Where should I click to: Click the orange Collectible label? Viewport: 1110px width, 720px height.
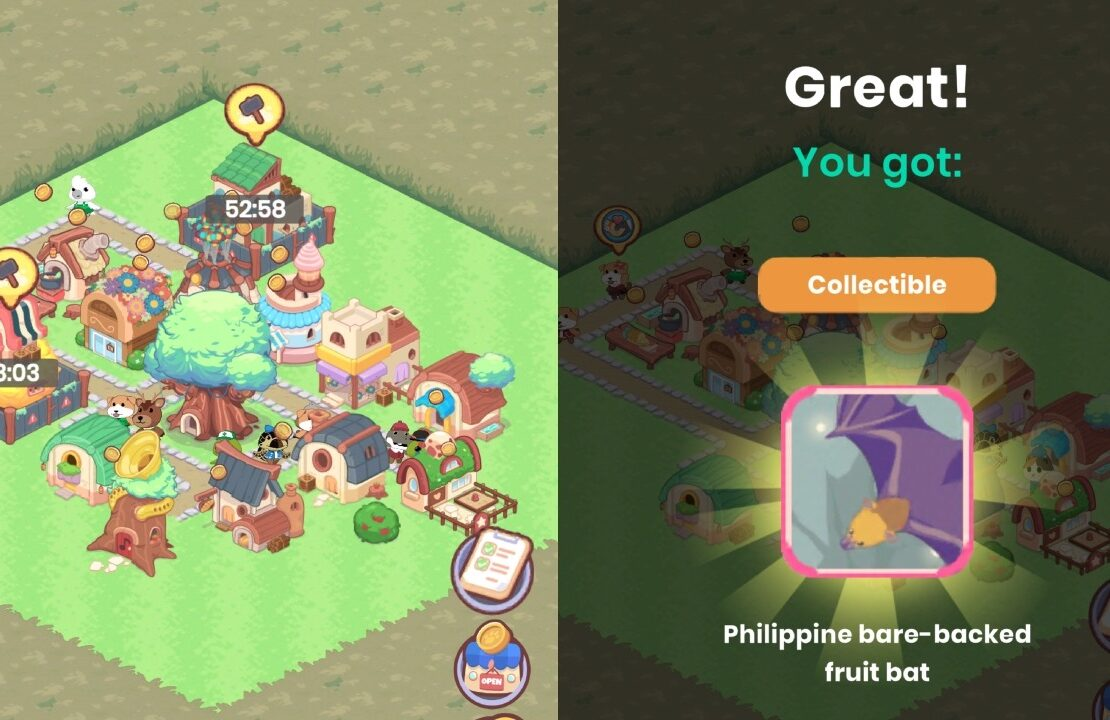pyautogui.click(x=876, y=285)
